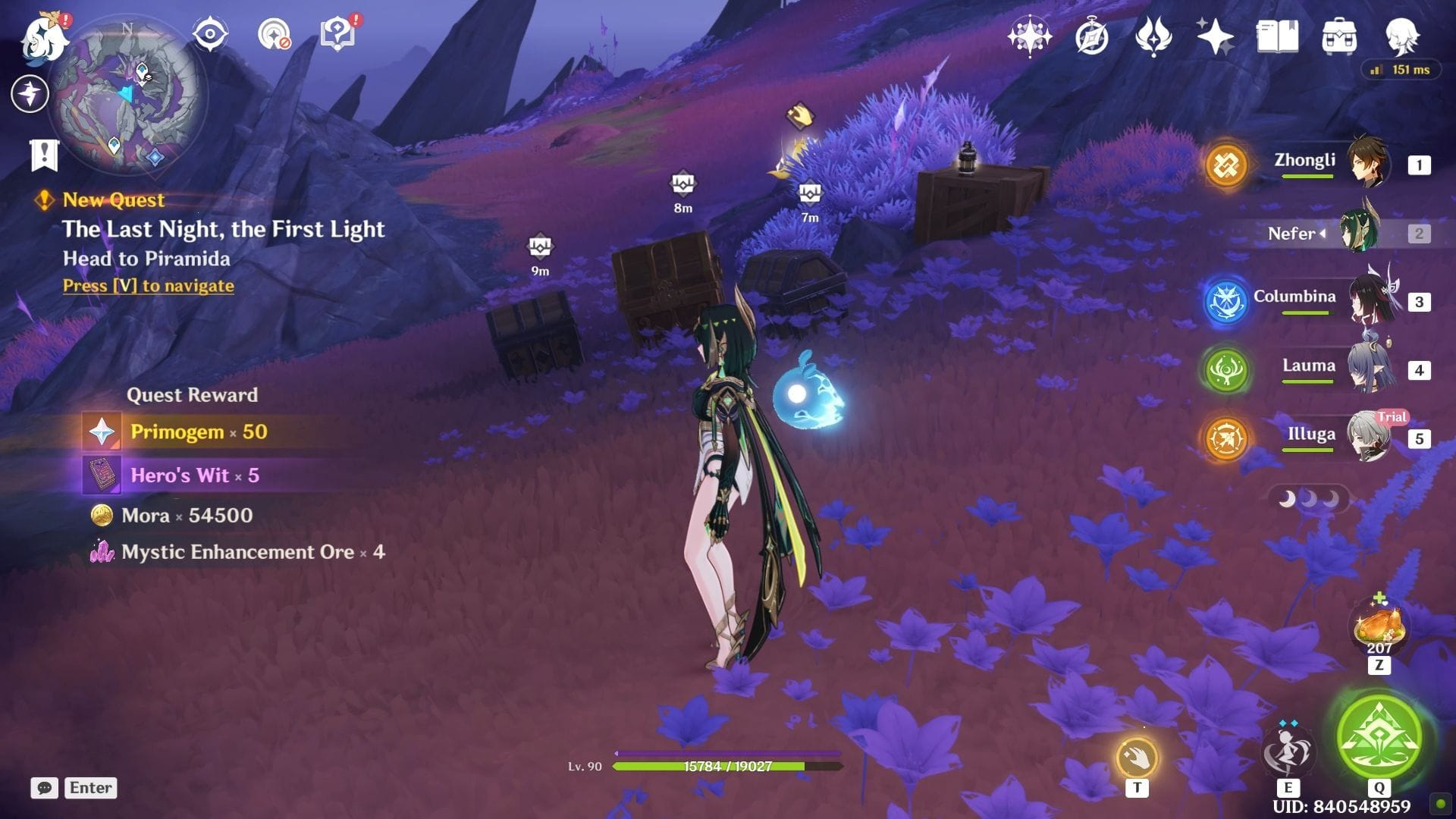This screenshot has width=1456, height=819.
Task: Open the Battle Pass flame icon
Action: pyautogui.click(x=1153, y=36)
